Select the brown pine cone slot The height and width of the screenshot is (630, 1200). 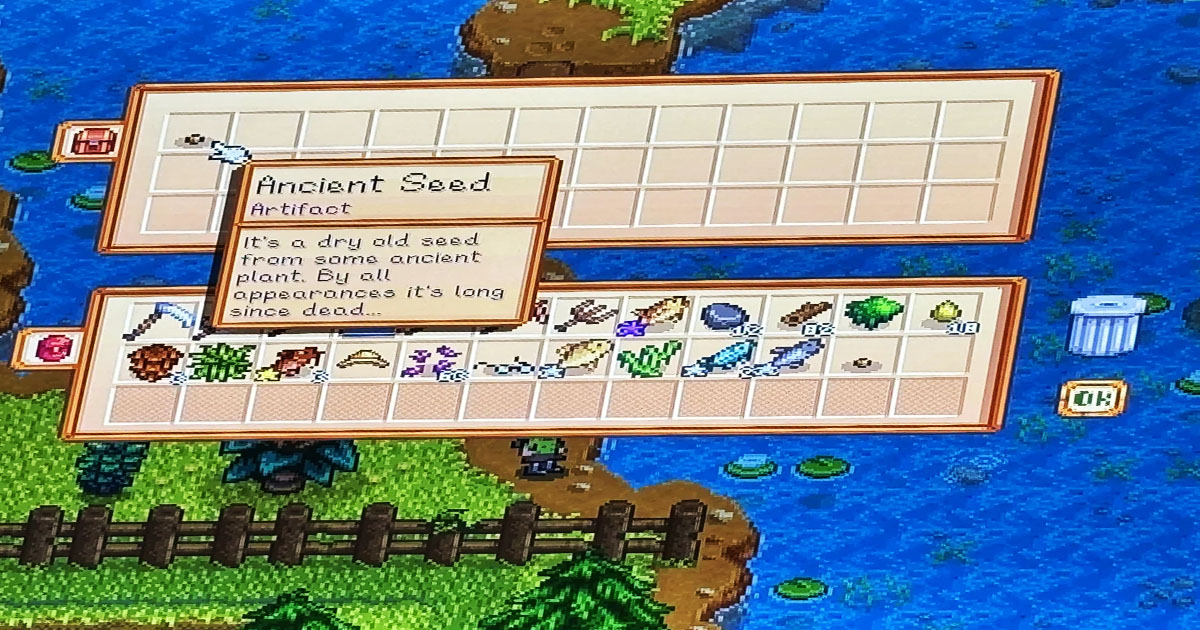click(155, 360)
